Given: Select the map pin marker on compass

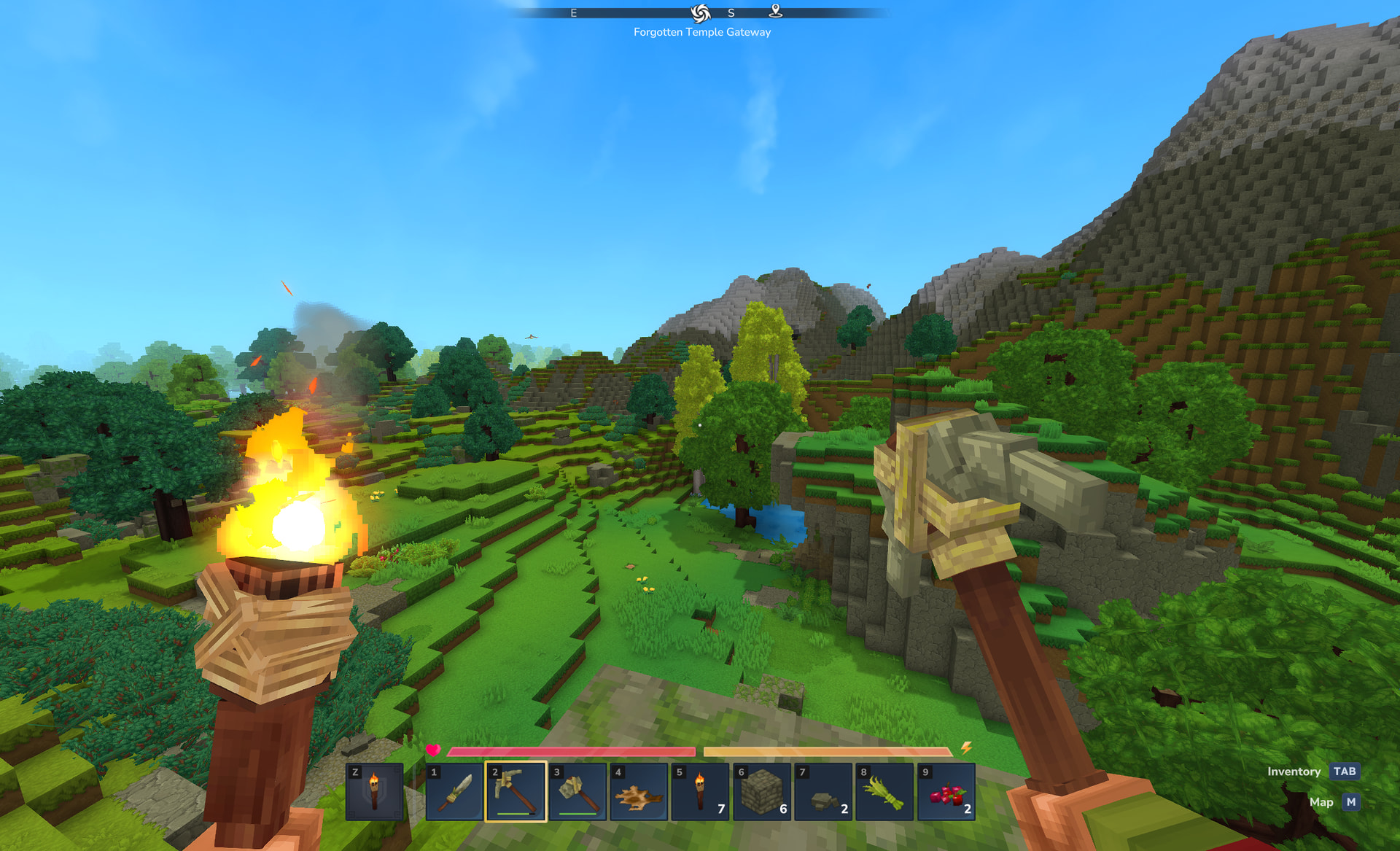Looking at the screenshot, I should 776,12.
